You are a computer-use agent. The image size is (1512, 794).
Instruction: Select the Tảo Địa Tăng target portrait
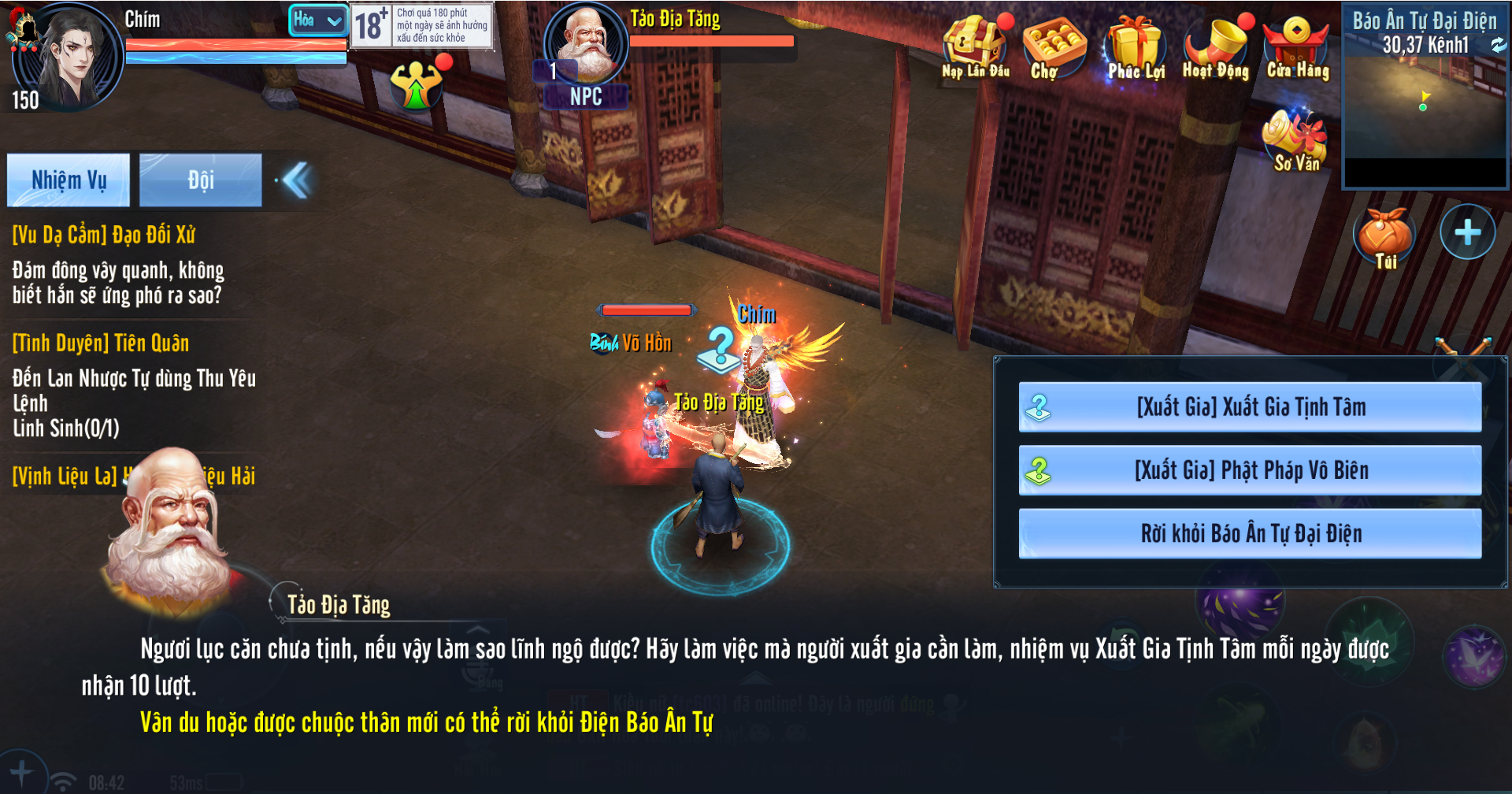click(x=586, y=43)
